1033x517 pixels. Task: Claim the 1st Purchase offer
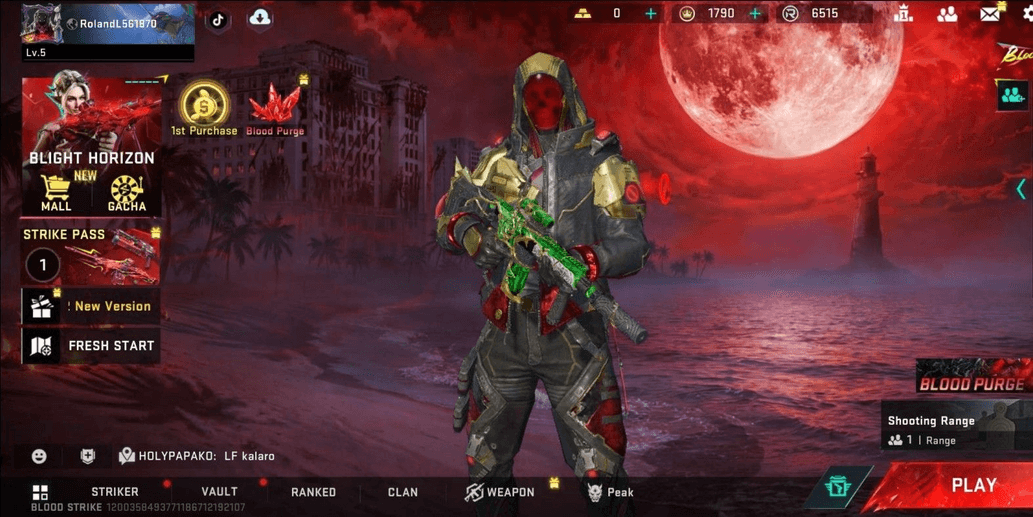(x=204, y=108)
